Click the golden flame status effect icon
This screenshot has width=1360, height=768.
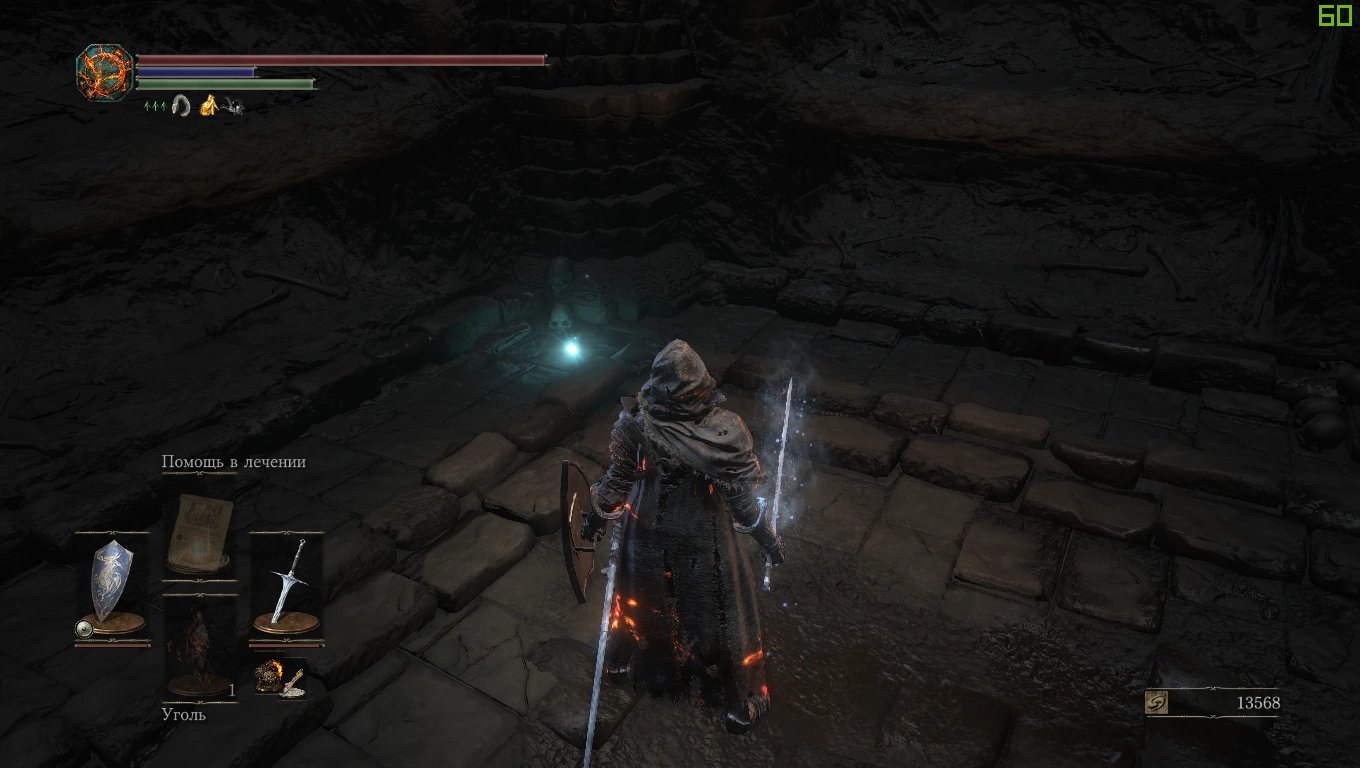tap(210, 103)
